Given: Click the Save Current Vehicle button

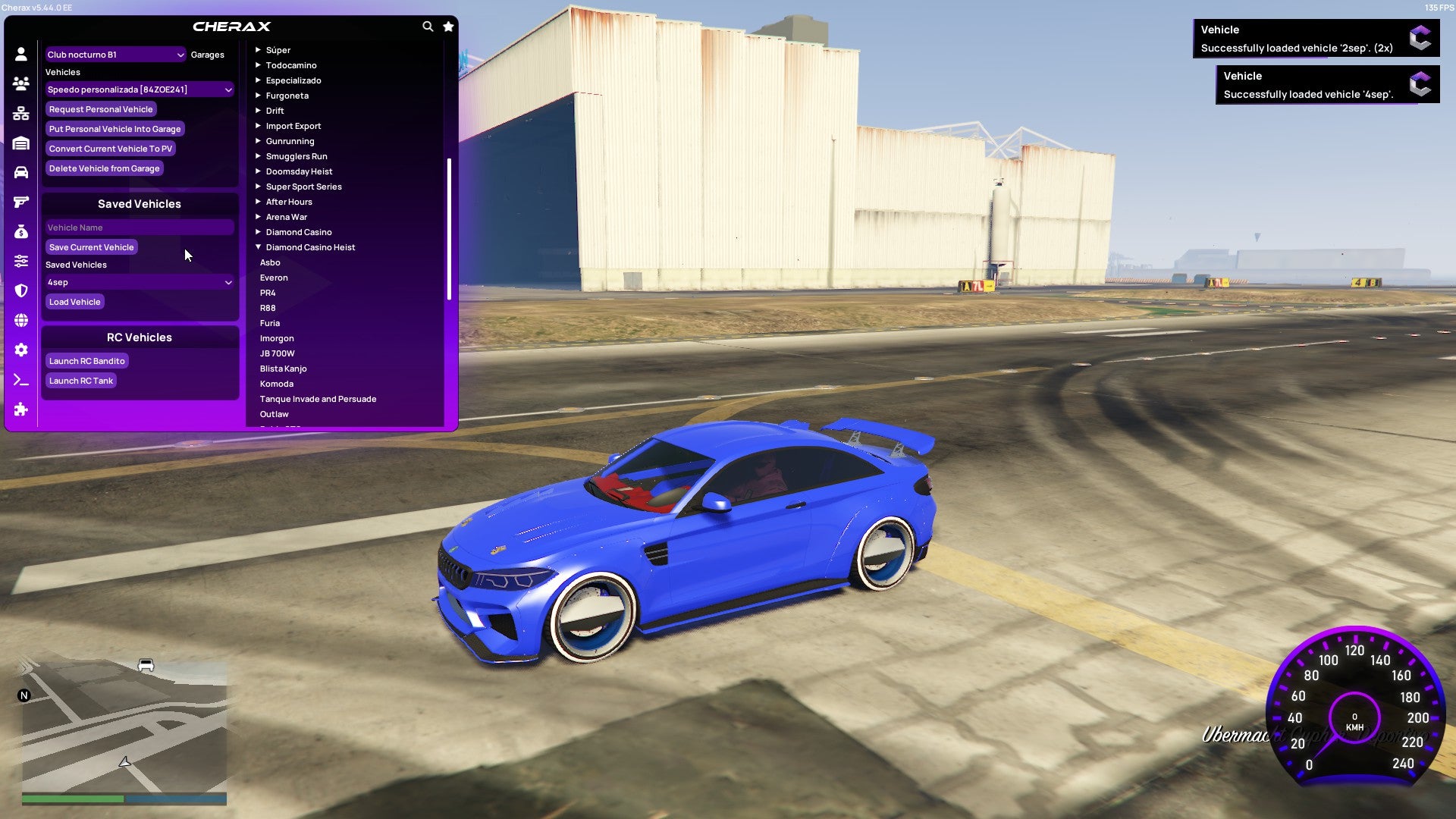Looking at the screenshot, I should coord(91,246).
